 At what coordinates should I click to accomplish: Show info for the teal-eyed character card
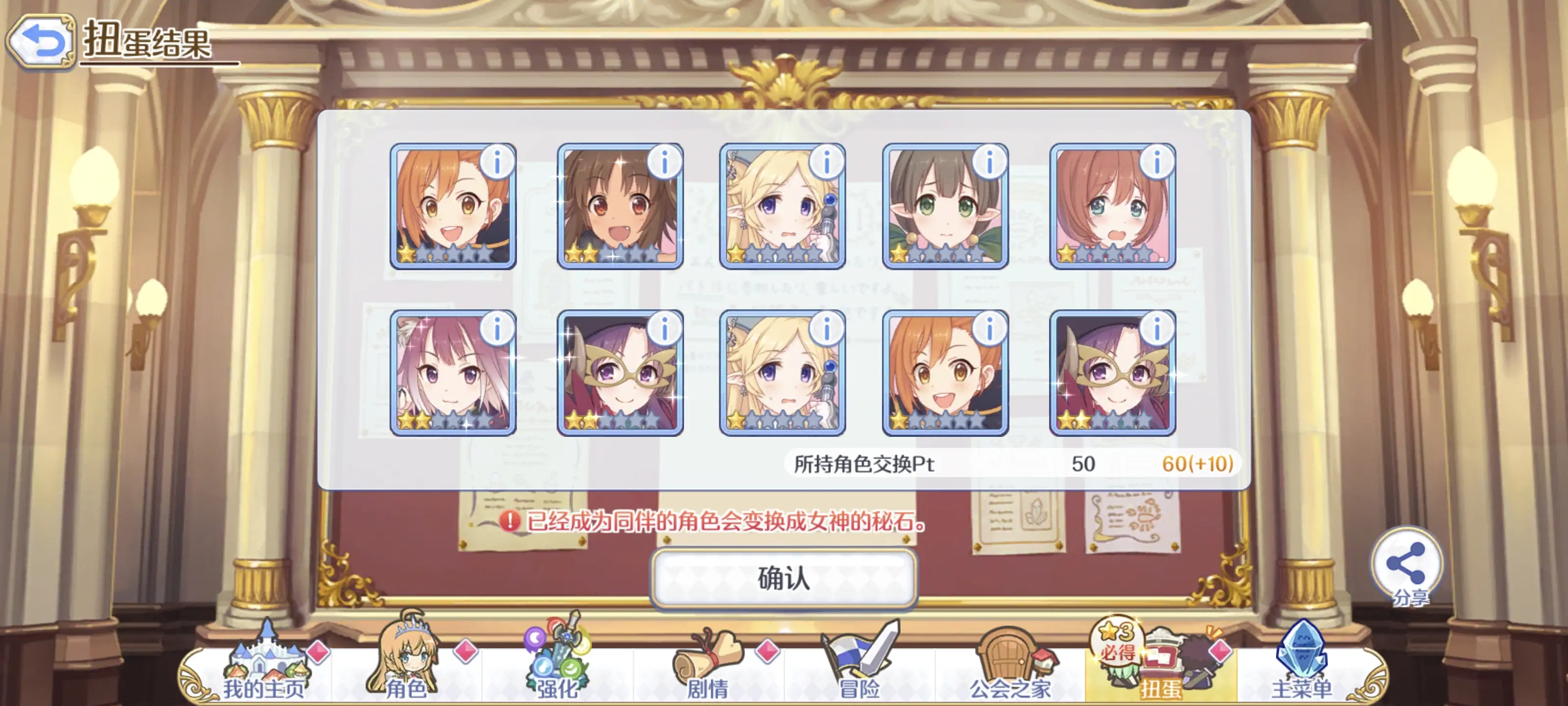tap(1156, 162)
